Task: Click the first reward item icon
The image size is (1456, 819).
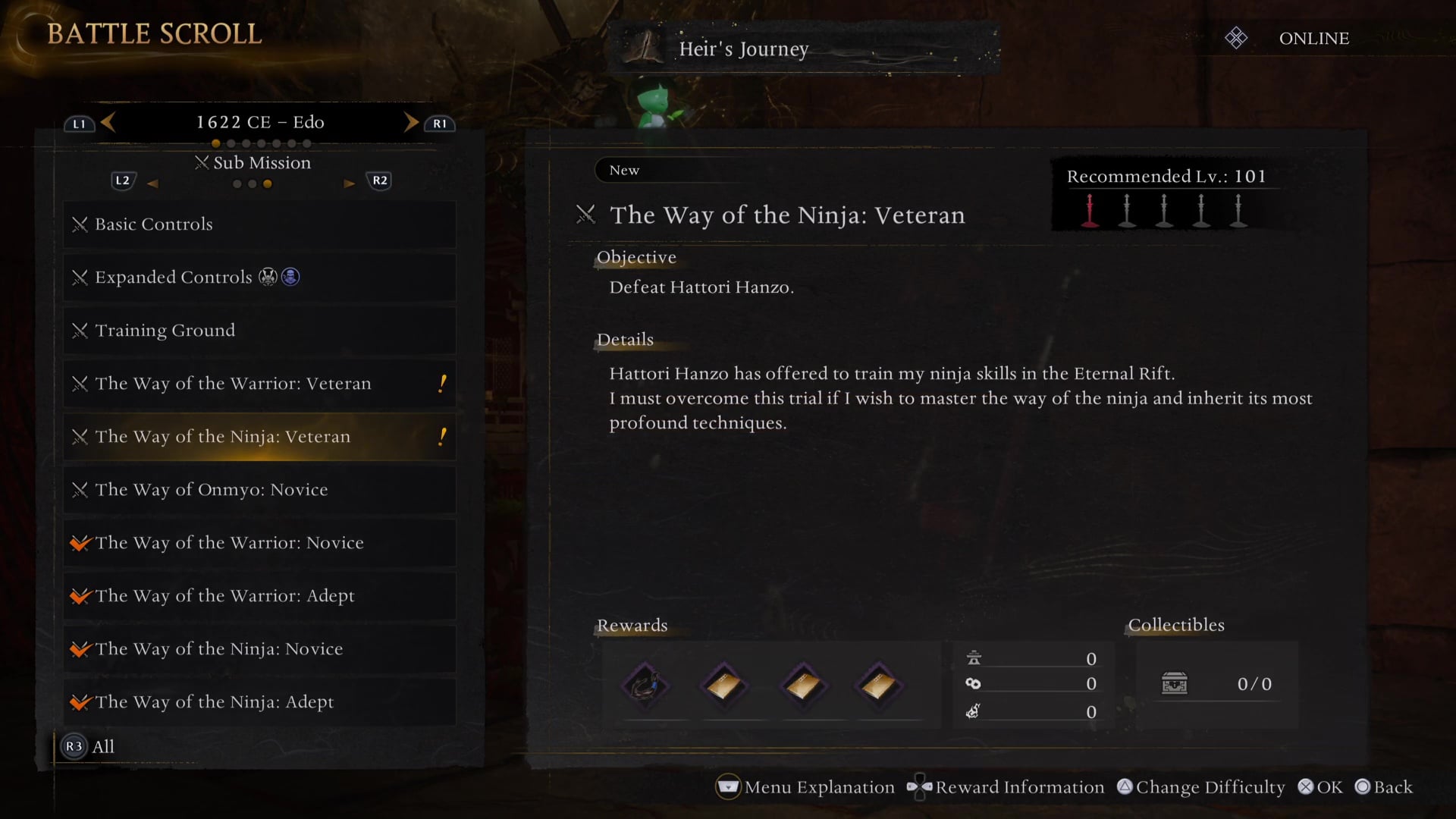Action: click(645, 686)
